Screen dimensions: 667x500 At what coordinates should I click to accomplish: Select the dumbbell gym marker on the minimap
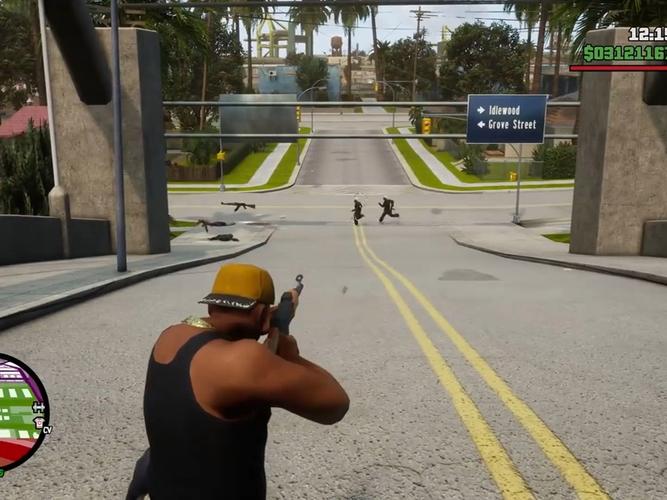point(39,409)
